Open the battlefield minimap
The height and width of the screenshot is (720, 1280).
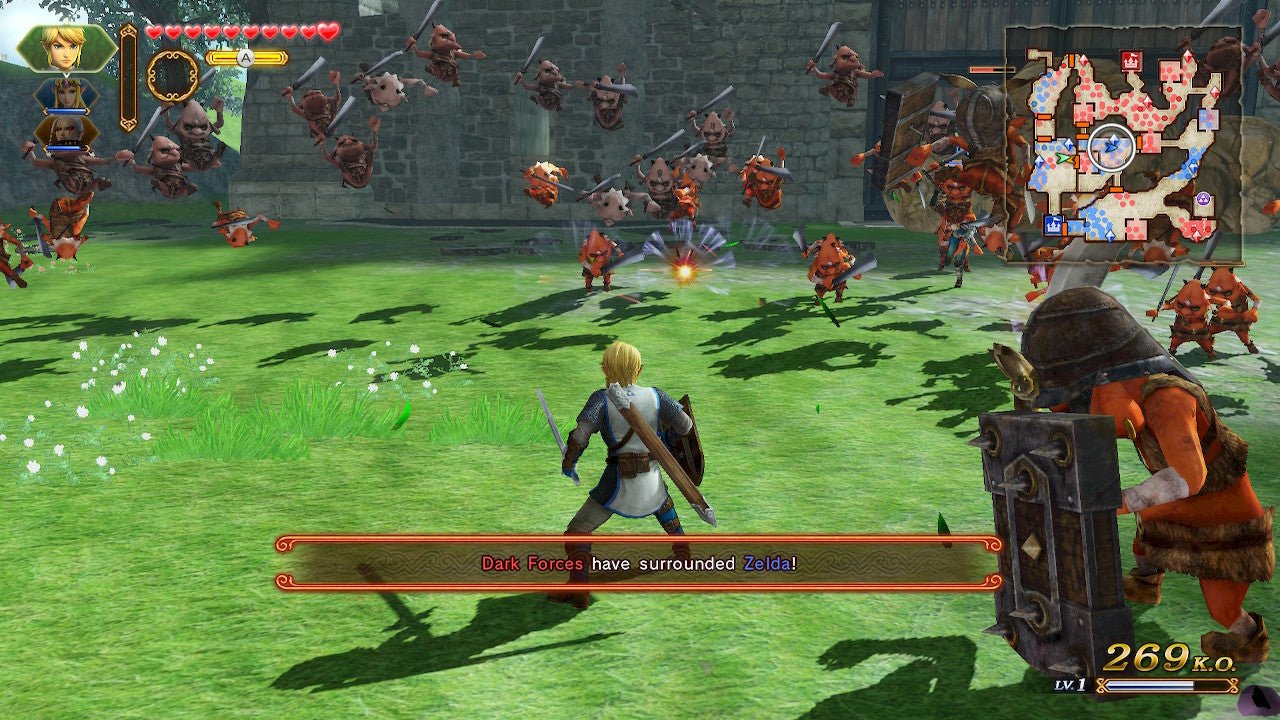(x=1123, y=146)
